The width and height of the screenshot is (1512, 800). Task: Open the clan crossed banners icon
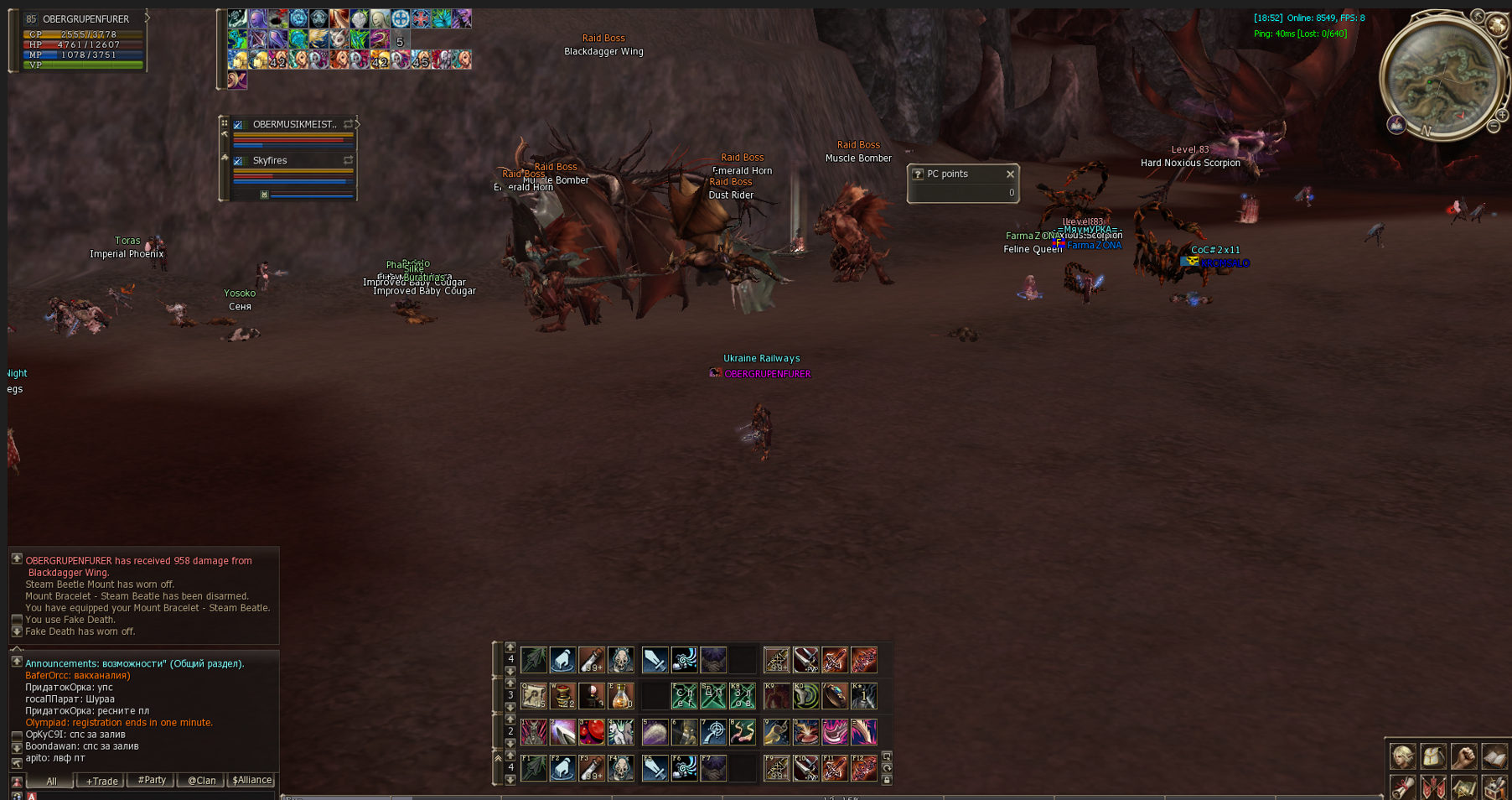click(1433, 787)
